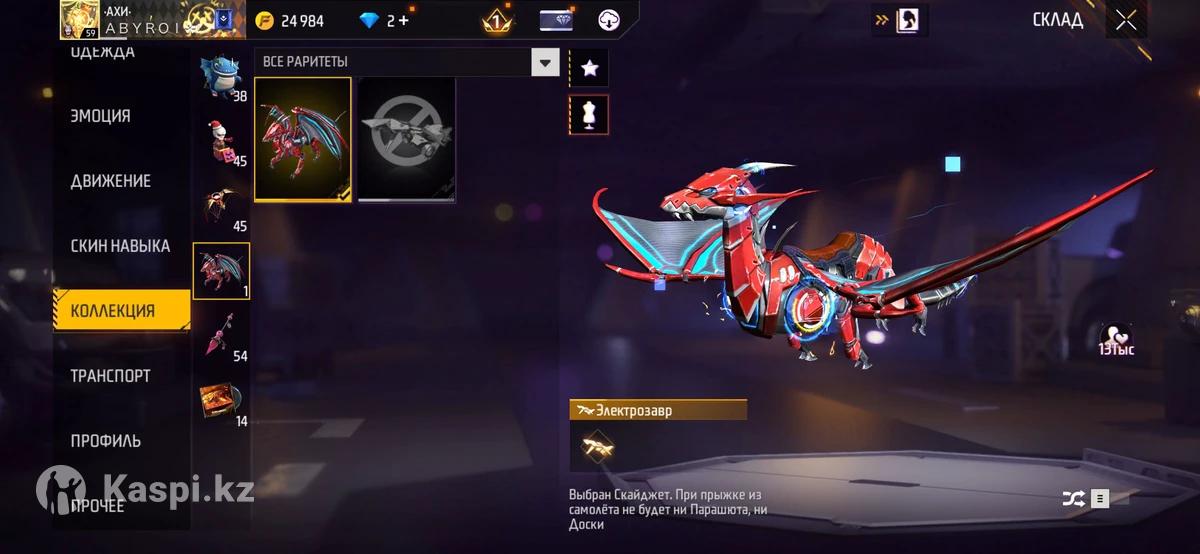This screenshot has height=554, width=1200.
Task: Toggle the star favorites filter
Action: pos(589,68)
